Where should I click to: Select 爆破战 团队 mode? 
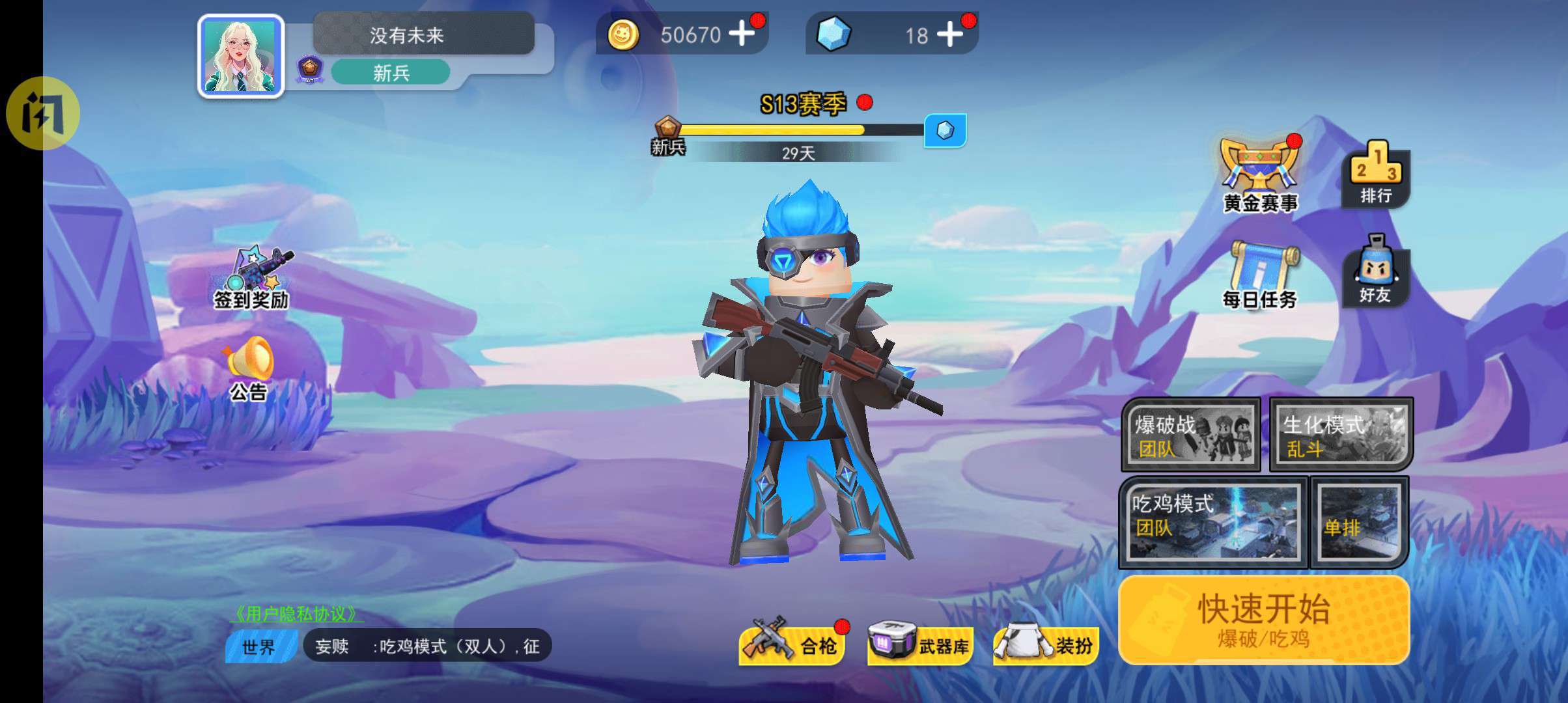tap(1190, 435)
